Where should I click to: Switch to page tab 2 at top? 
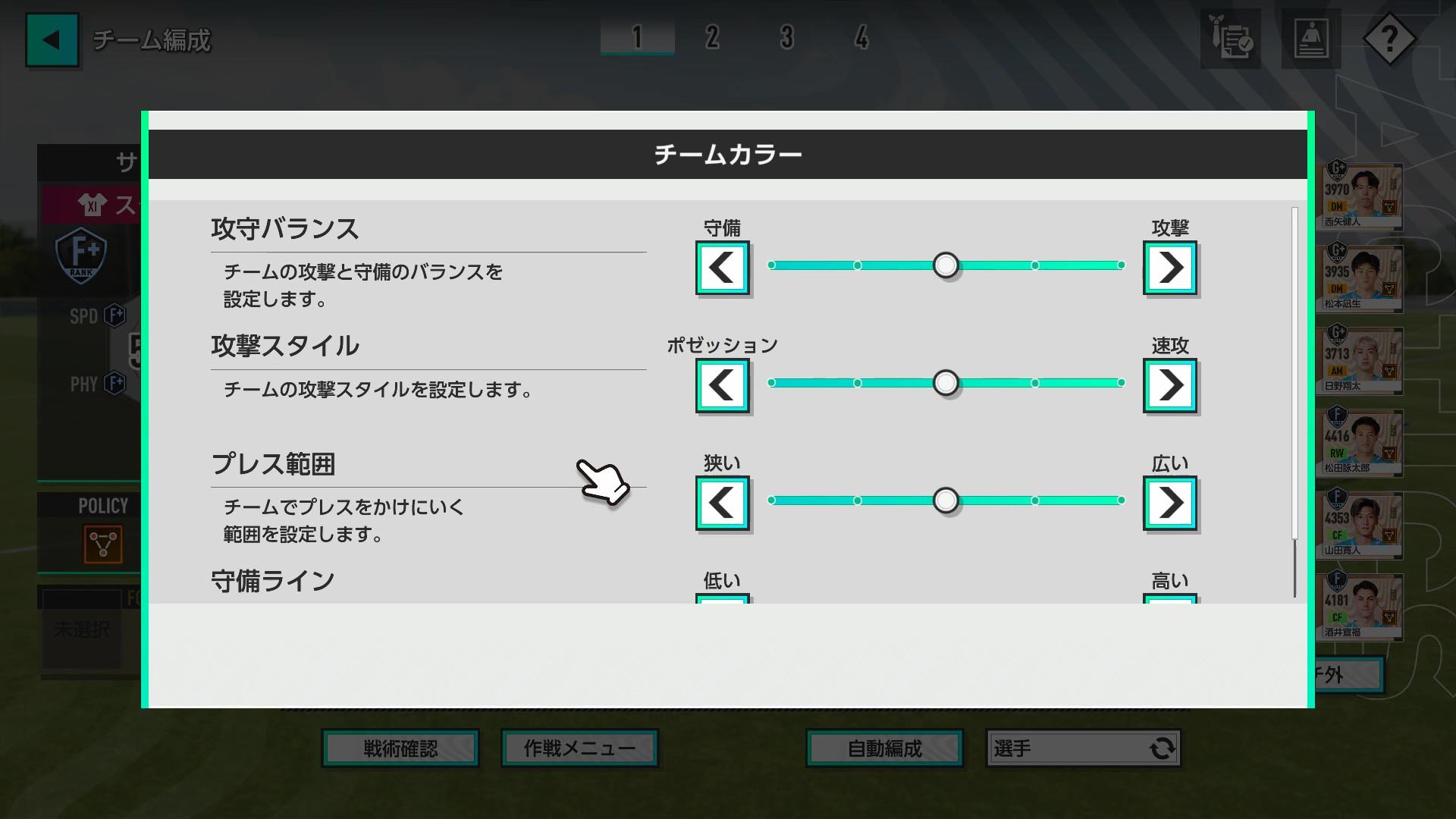[x=711, y=38]
